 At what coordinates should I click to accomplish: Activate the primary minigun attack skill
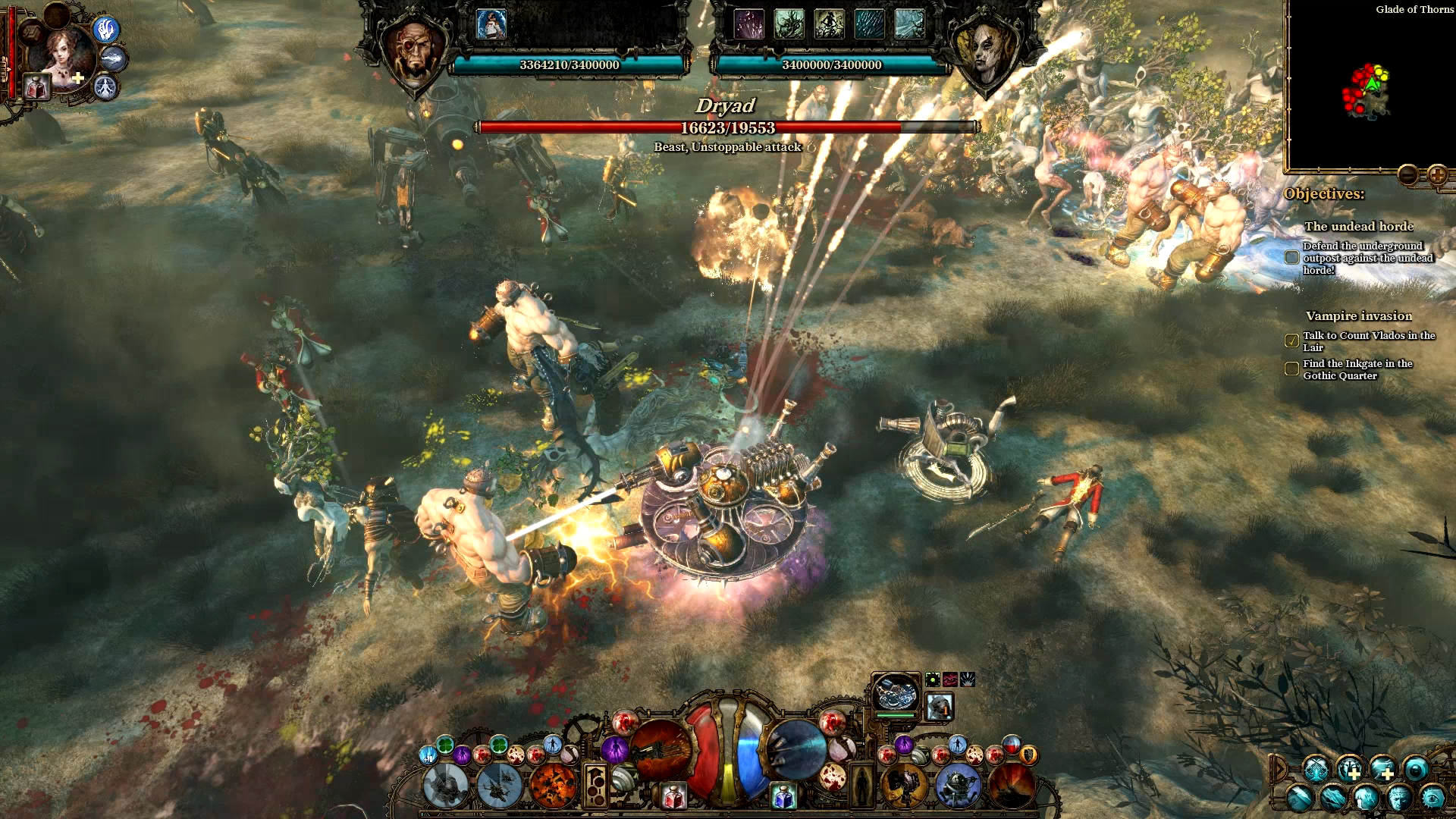[x=660, y=749]
